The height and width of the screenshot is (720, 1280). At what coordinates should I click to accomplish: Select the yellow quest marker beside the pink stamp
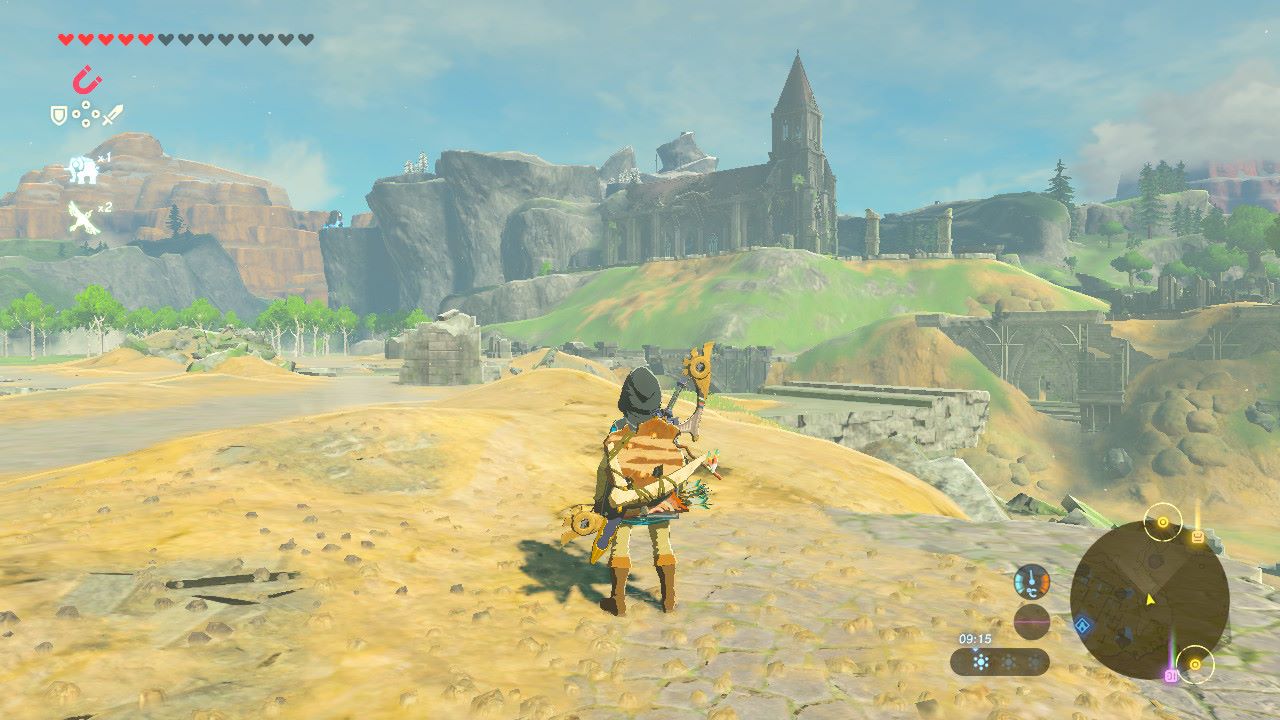click(x=1194, y=663)
